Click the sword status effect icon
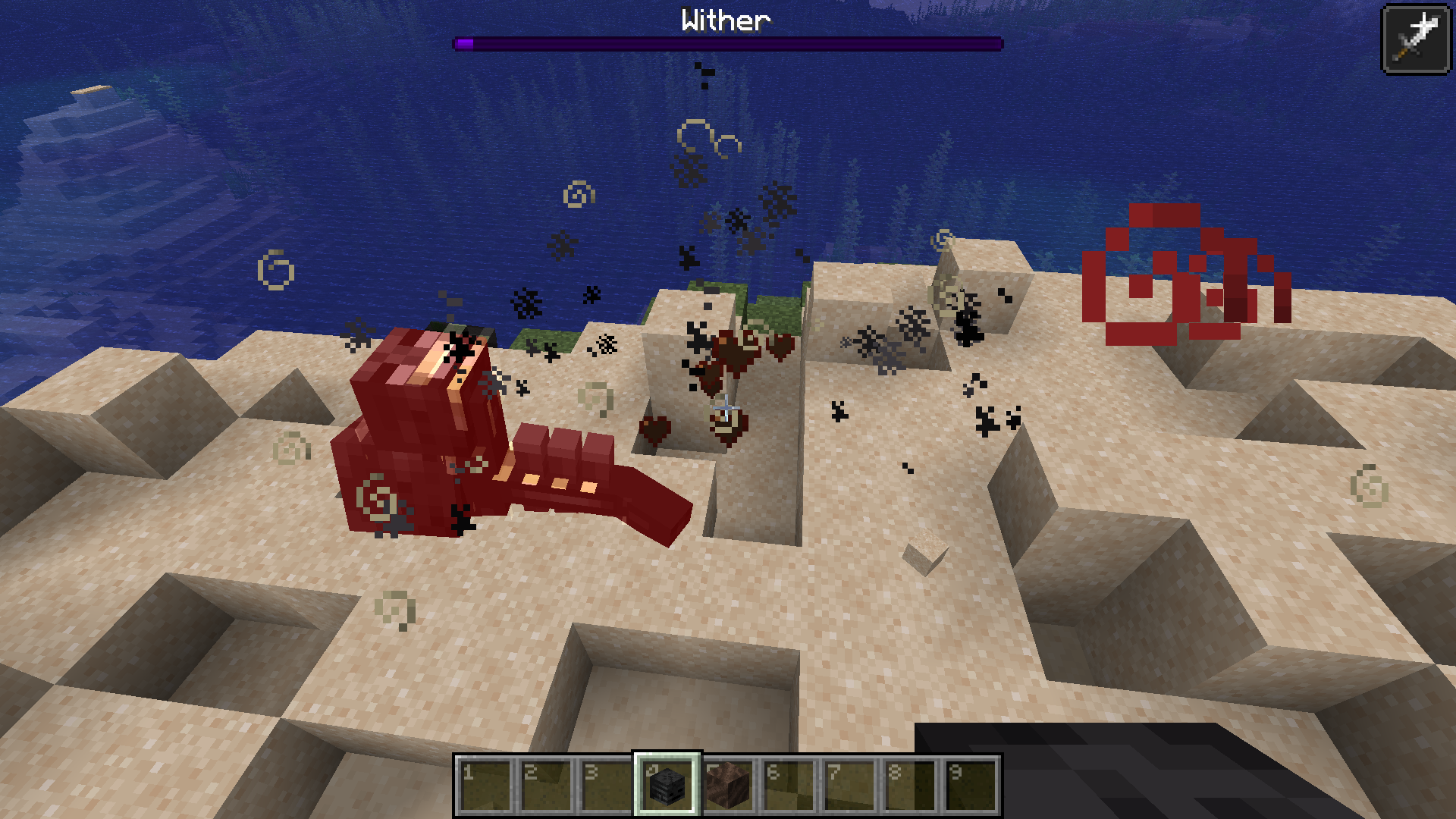Screen dimensions: 1456x819 coord(1416,39)
